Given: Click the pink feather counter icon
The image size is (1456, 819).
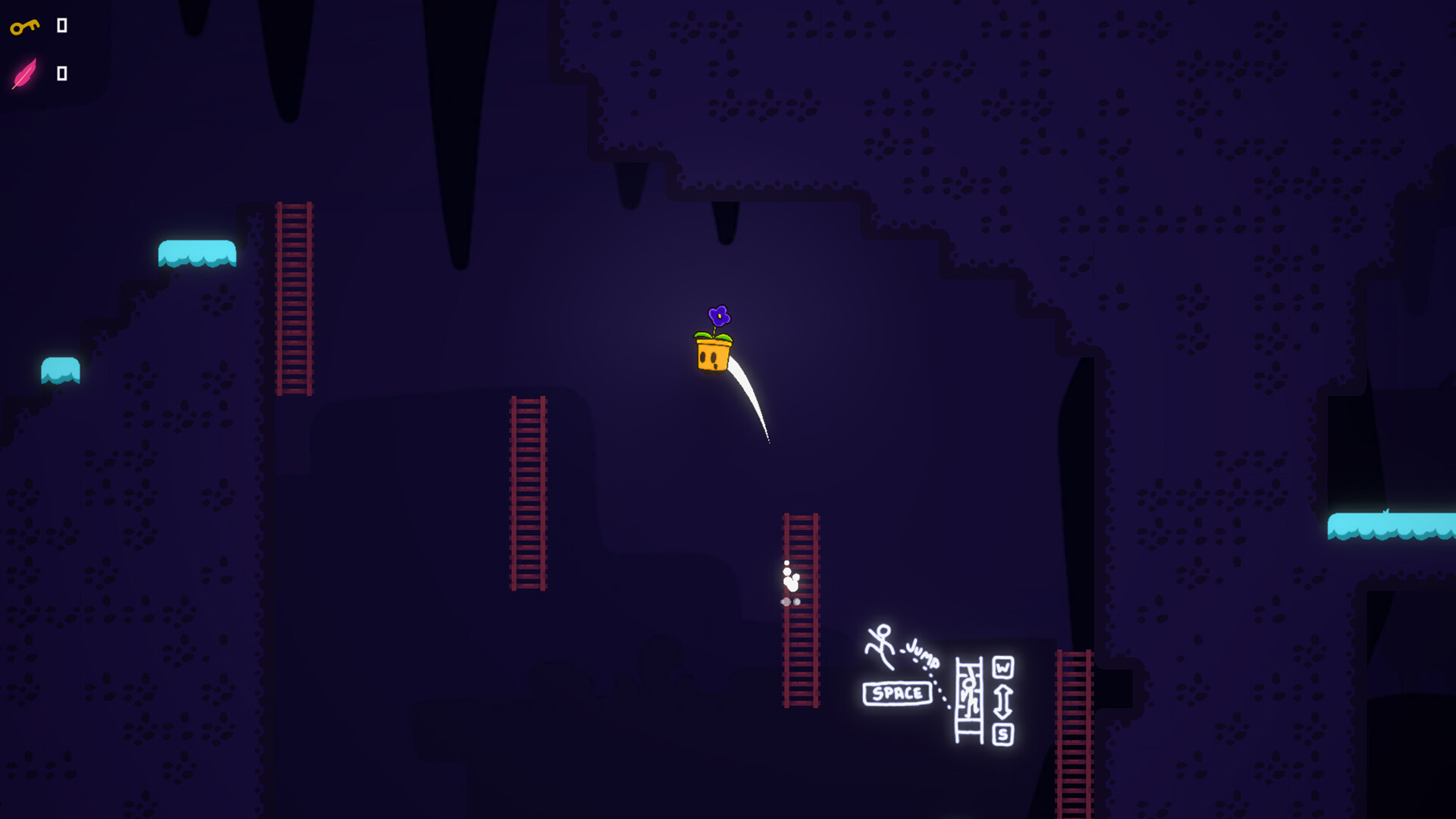Looking at the screenshot, I should tap(24, 74).
